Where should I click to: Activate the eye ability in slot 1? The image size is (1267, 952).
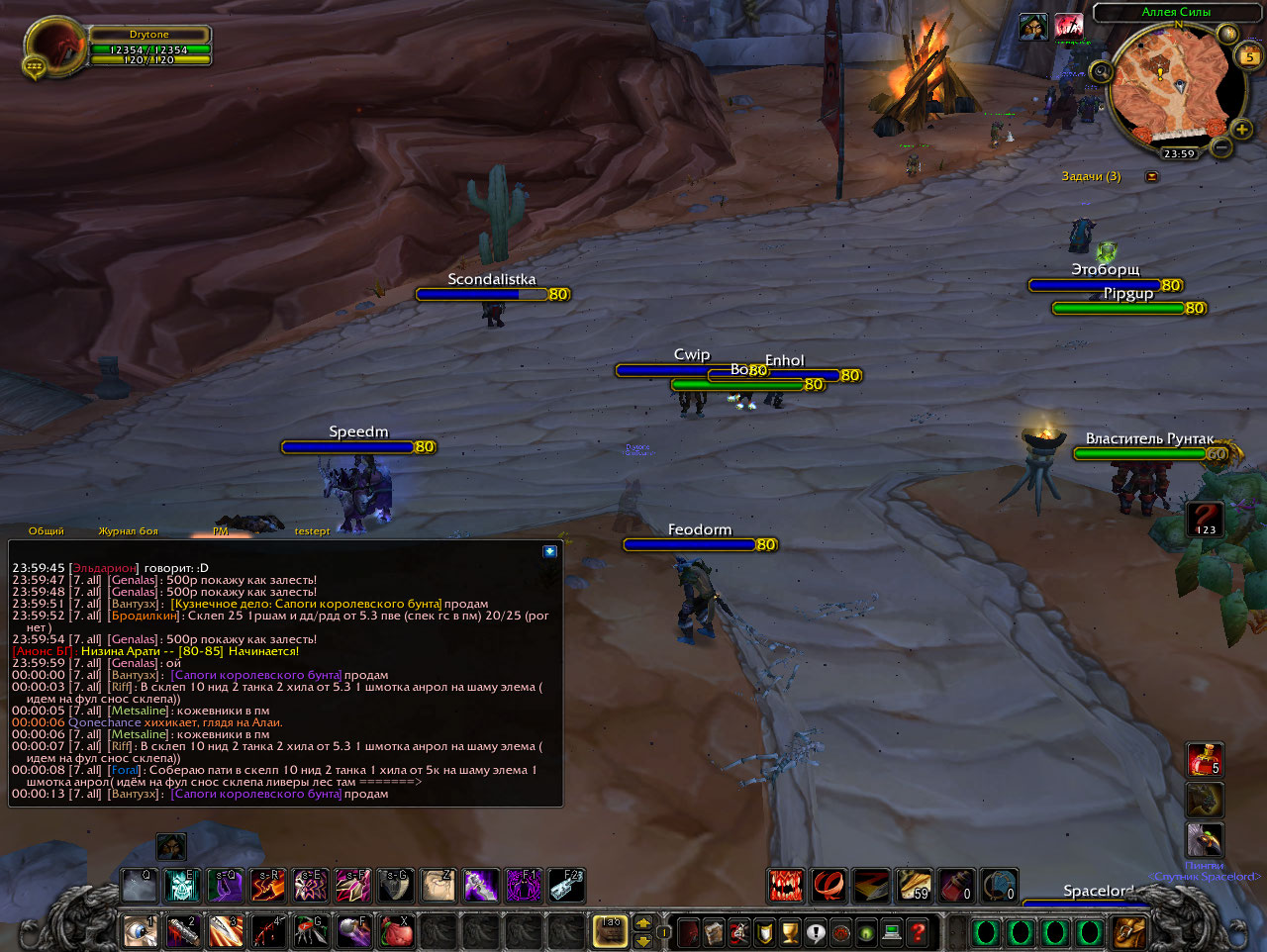coord(140,931)
